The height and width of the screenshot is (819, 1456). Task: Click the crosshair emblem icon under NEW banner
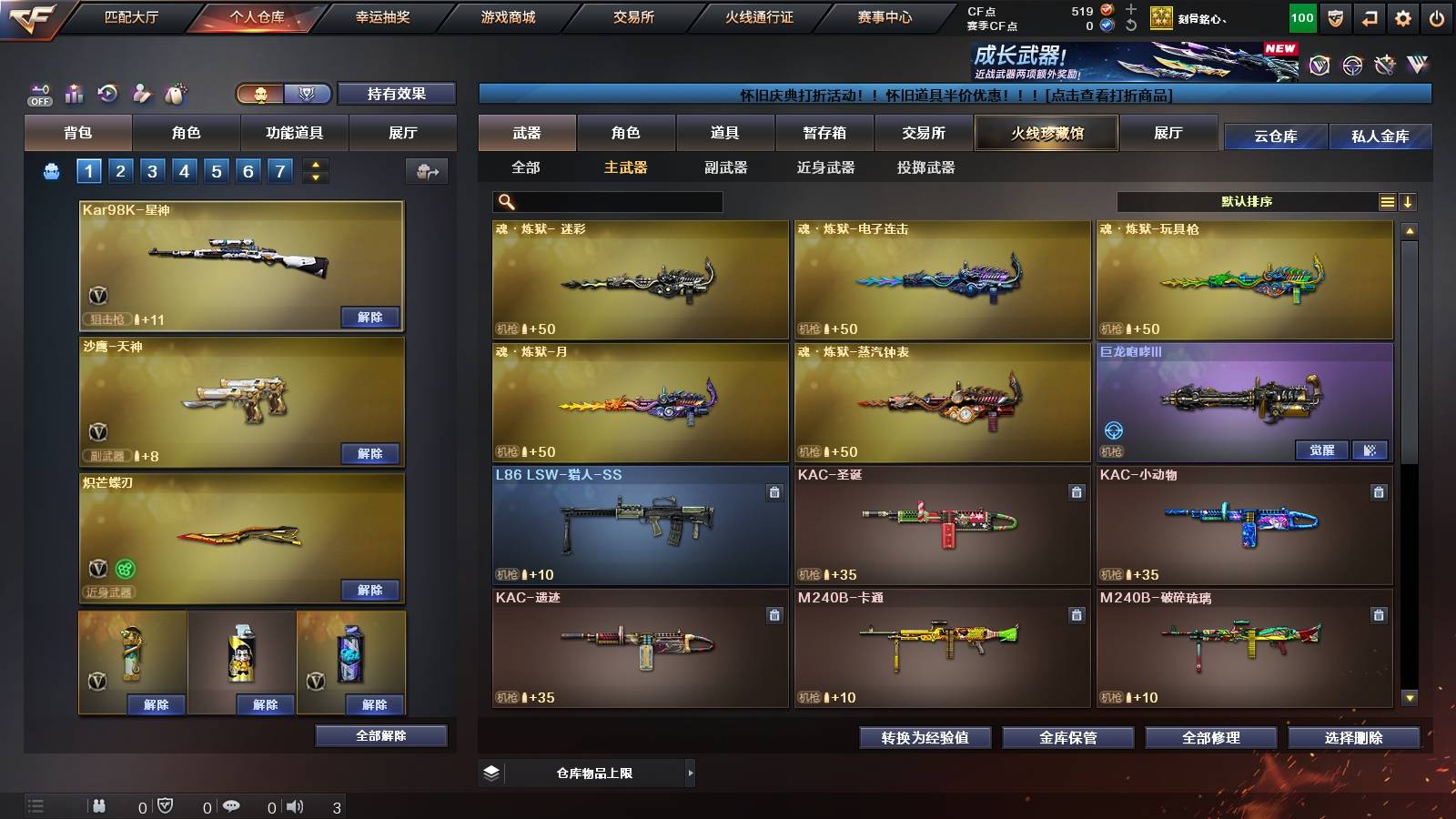coord(1351,66)
